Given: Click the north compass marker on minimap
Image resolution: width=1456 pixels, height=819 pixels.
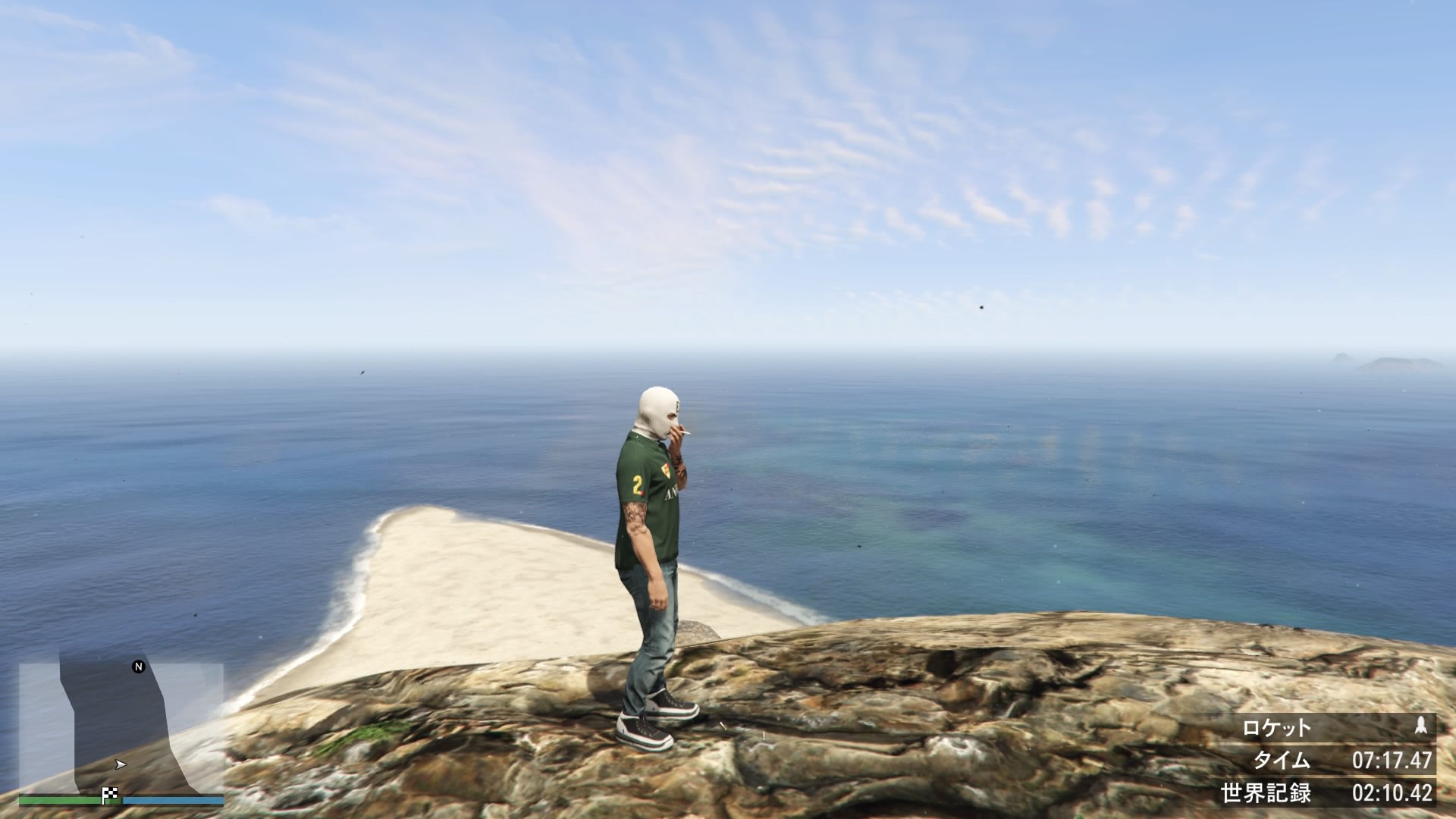Looking at the screenshot, I should point(139,667).
